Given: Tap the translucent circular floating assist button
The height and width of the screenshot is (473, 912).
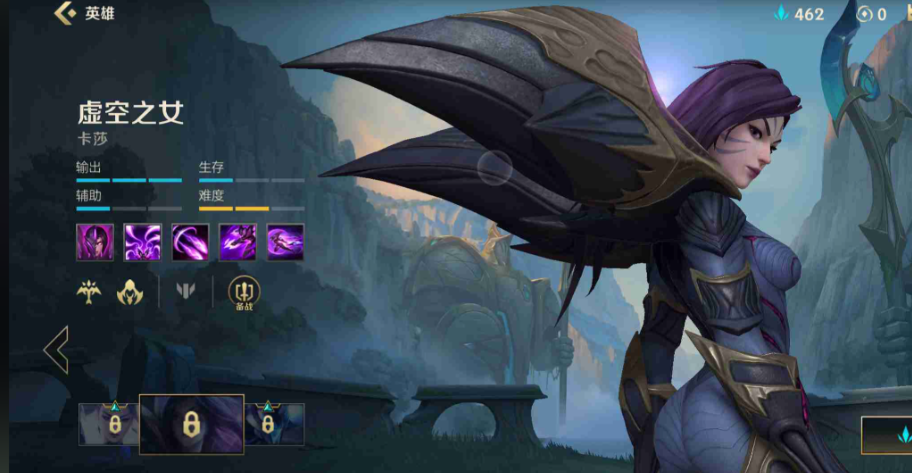Looking at the screenshot, I should point(495,167).
